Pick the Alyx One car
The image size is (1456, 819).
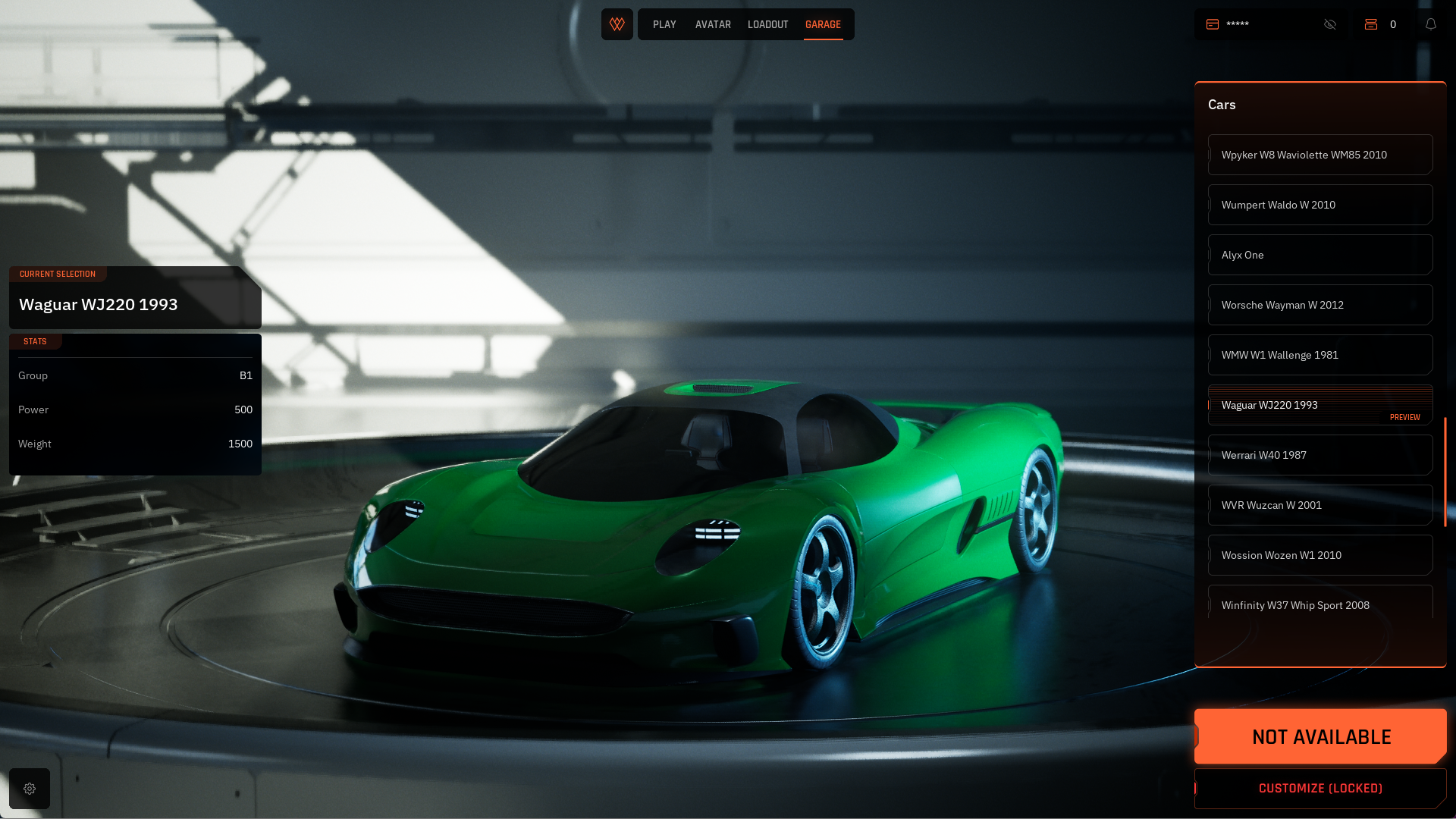[x=1319, y=255]
